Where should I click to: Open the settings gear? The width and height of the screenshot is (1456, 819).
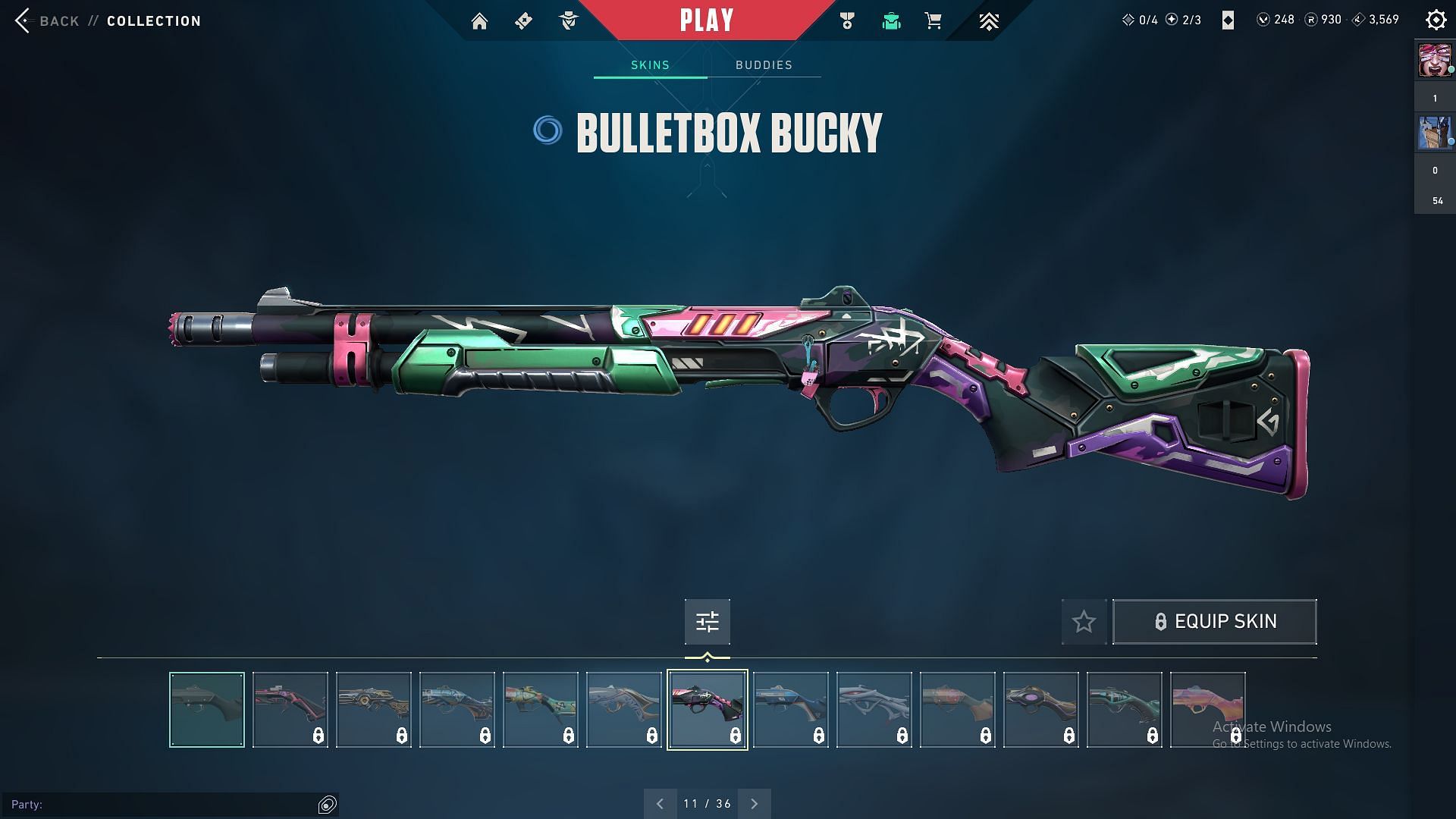pos(1436,20)
